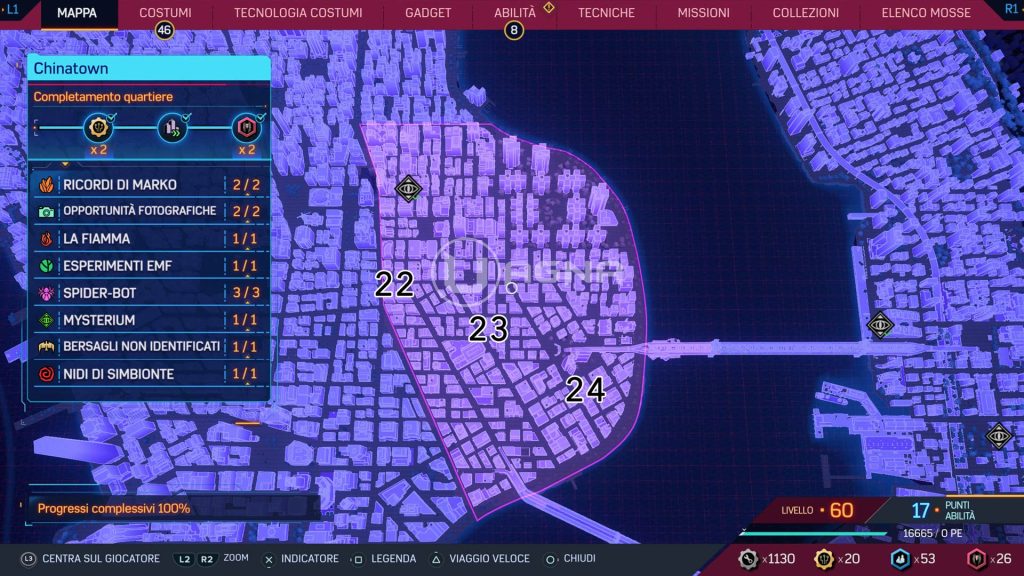Switch to the MAPPA tab
The width and height of the screenshot is (1024, 576).
point(77,13)
